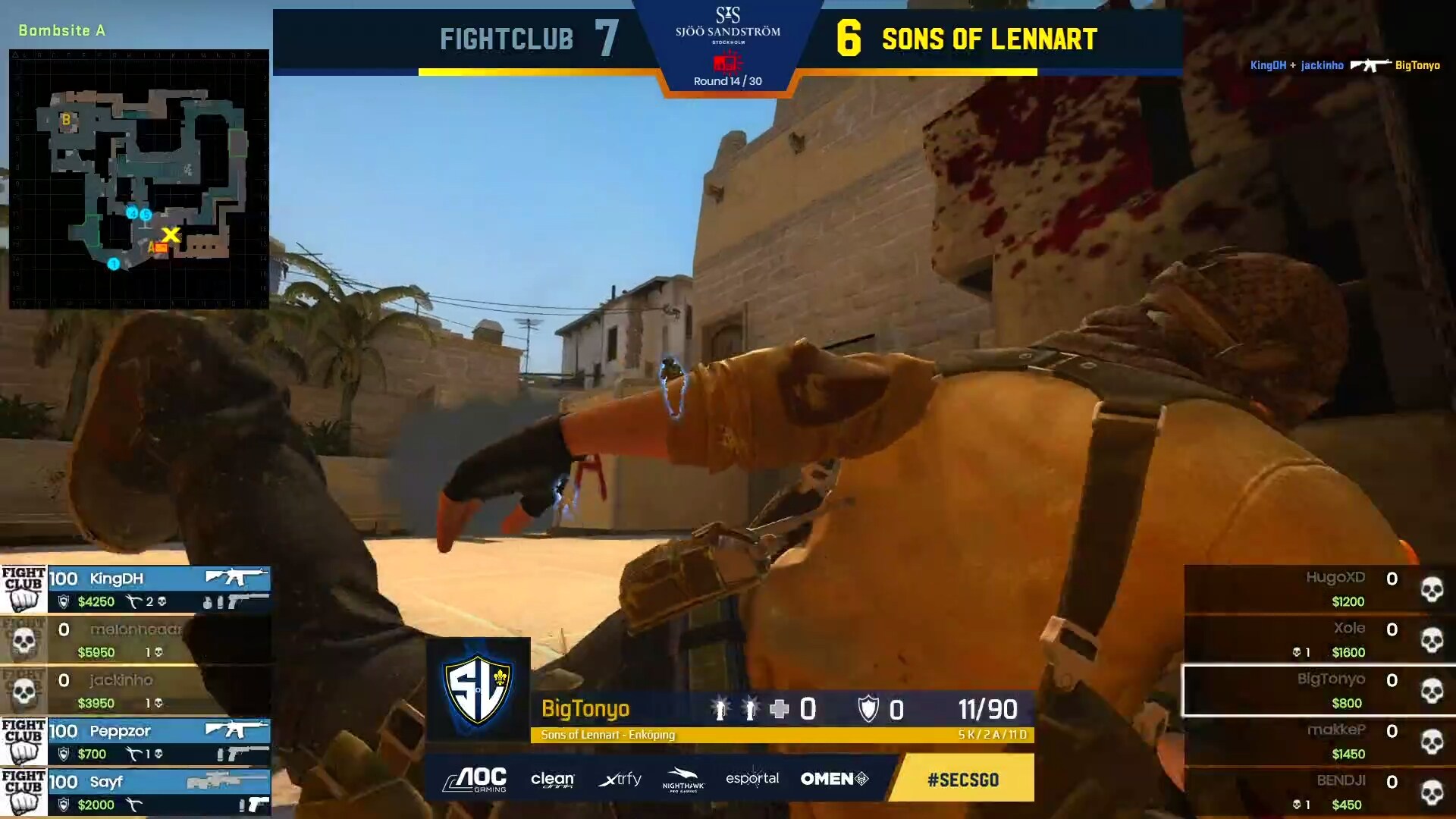The image size is (1456, 819).
Task: Select BENDJI's player row
Action: click(1319, 792)
